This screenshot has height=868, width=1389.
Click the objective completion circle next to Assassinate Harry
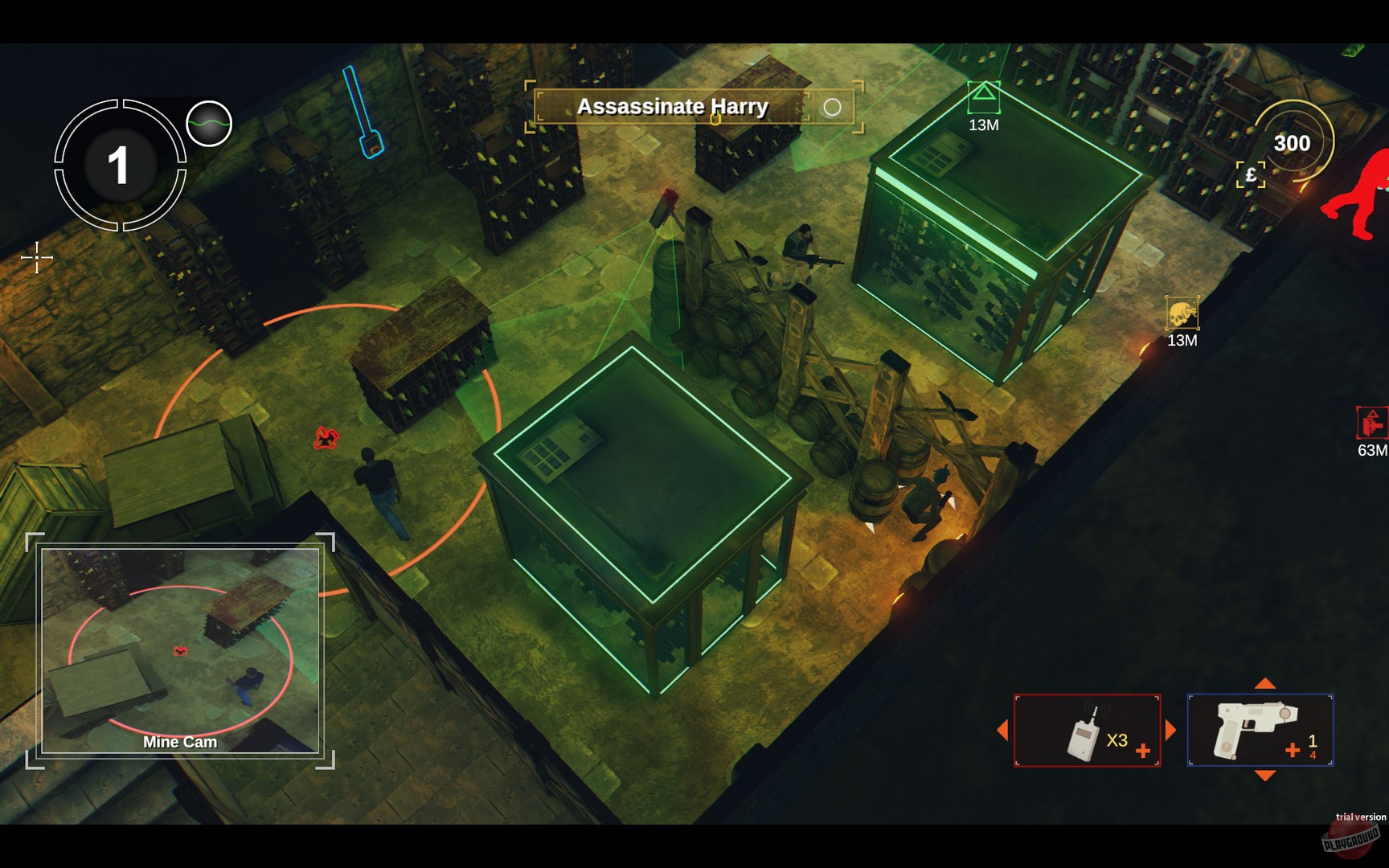[833, 106]
